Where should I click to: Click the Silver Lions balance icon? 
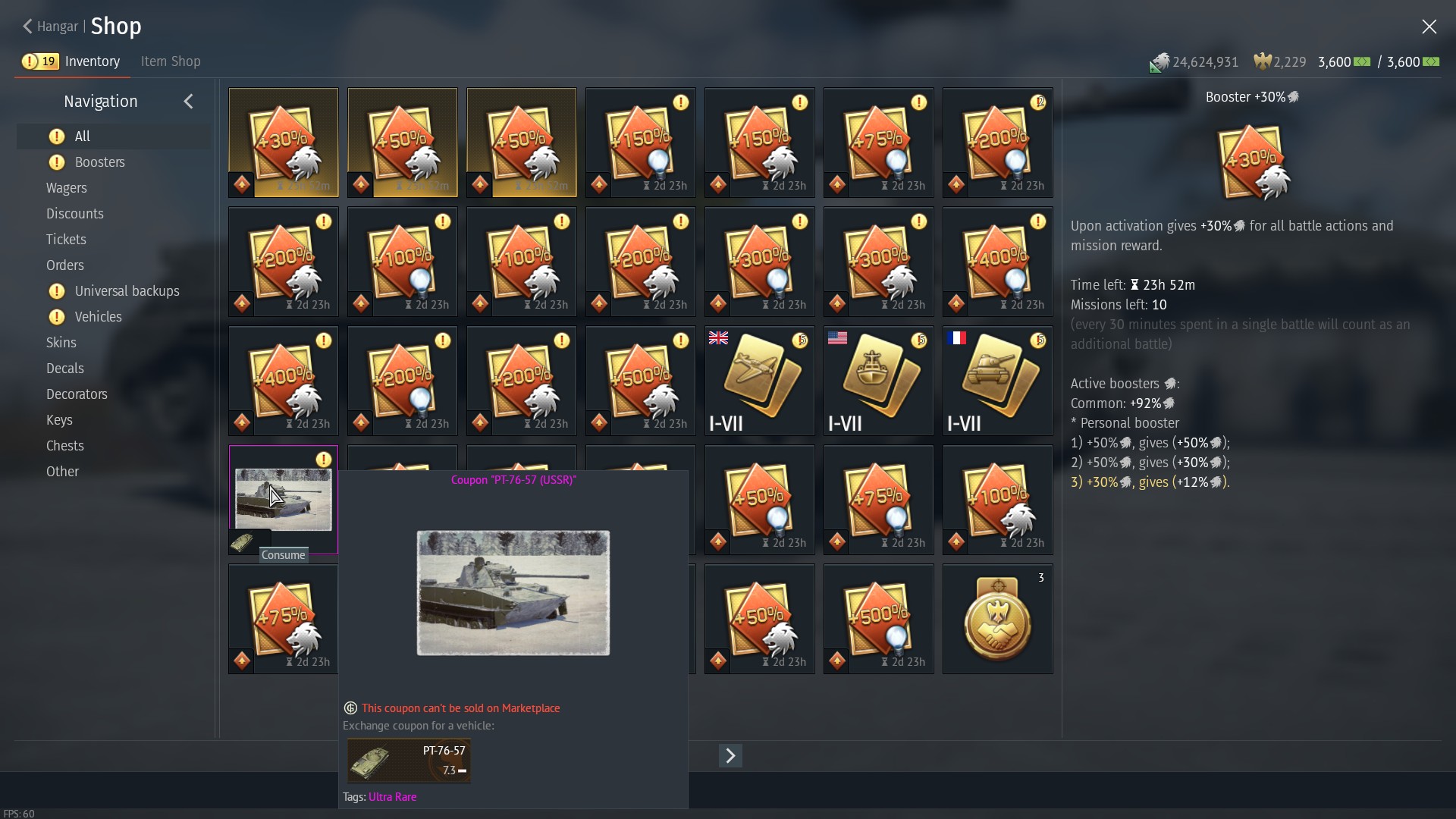[1159, 62]
